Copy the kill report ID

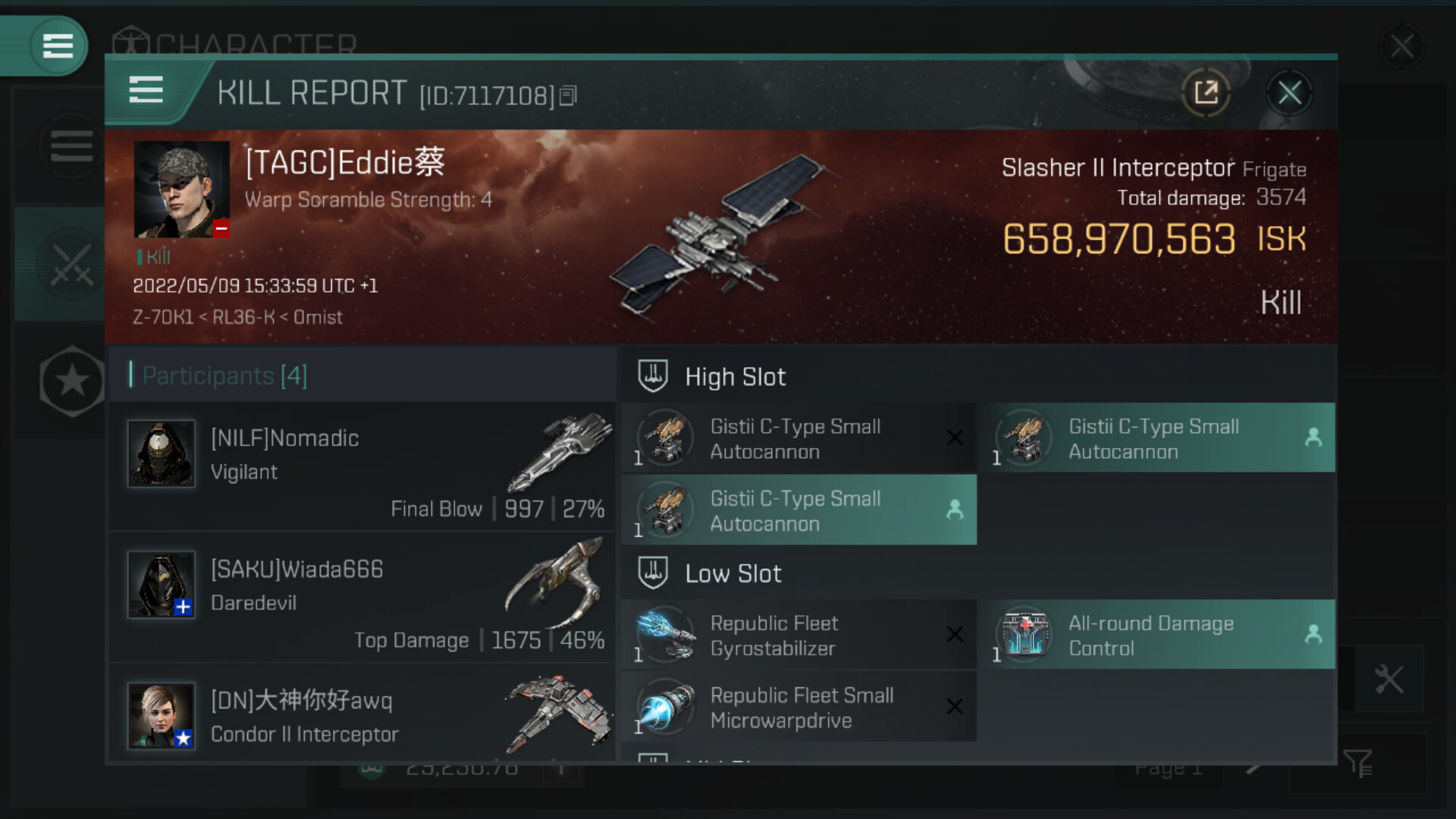568,96
